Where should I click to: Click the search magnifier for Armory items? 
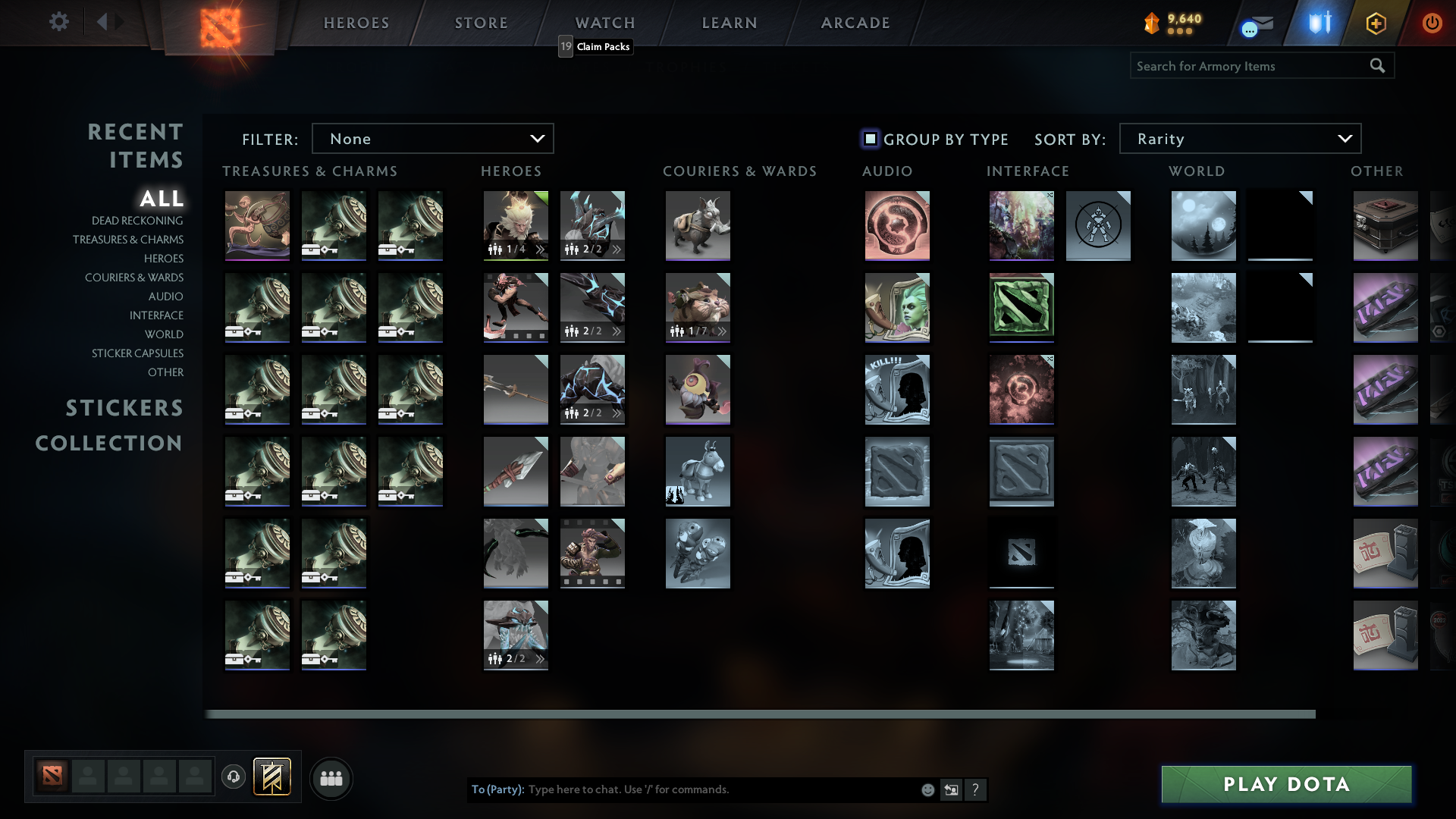[x=1376, y=66]
